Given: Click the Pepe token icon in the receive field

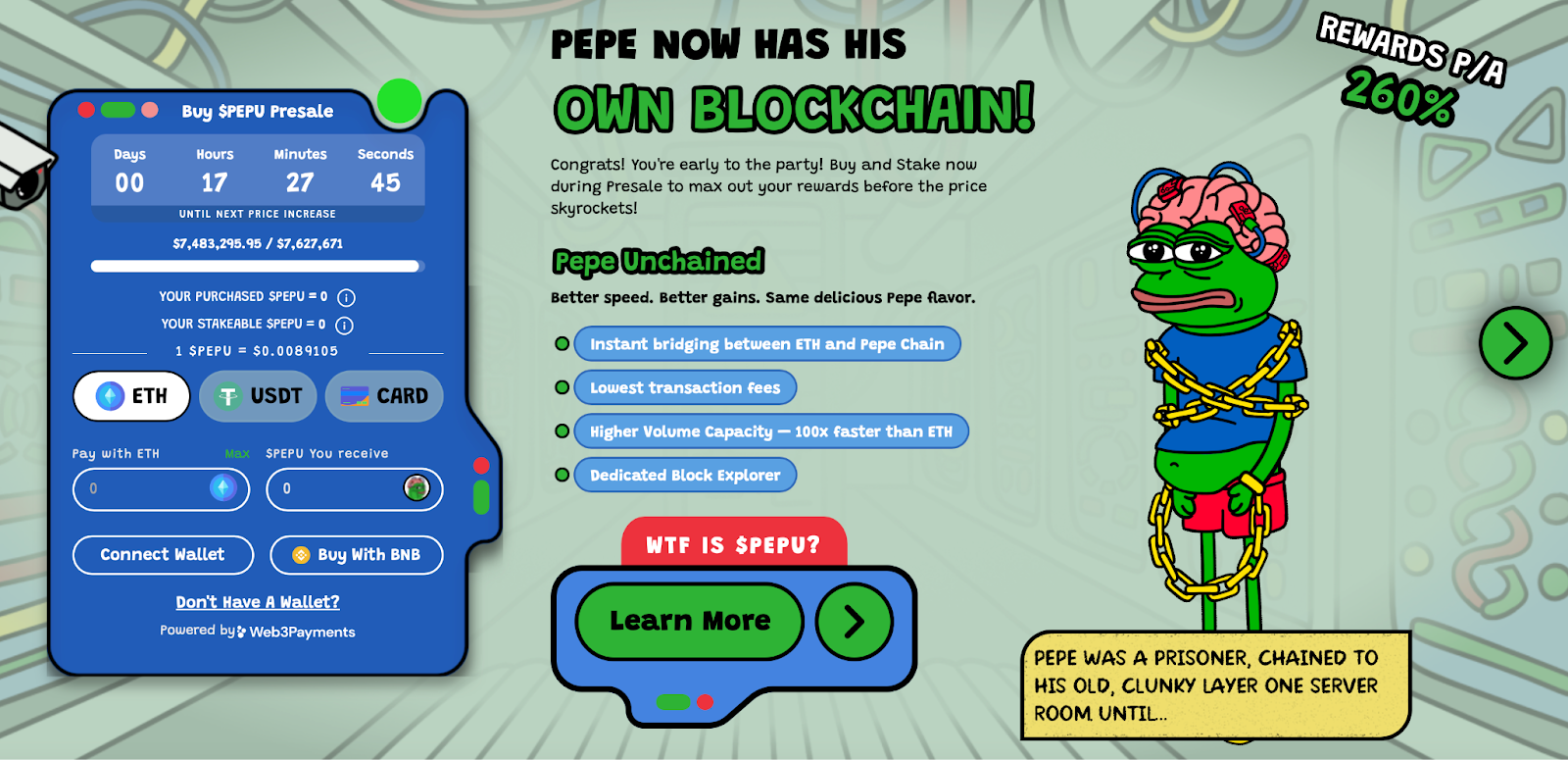Looking at the screenshot, I should pos(416,486).
